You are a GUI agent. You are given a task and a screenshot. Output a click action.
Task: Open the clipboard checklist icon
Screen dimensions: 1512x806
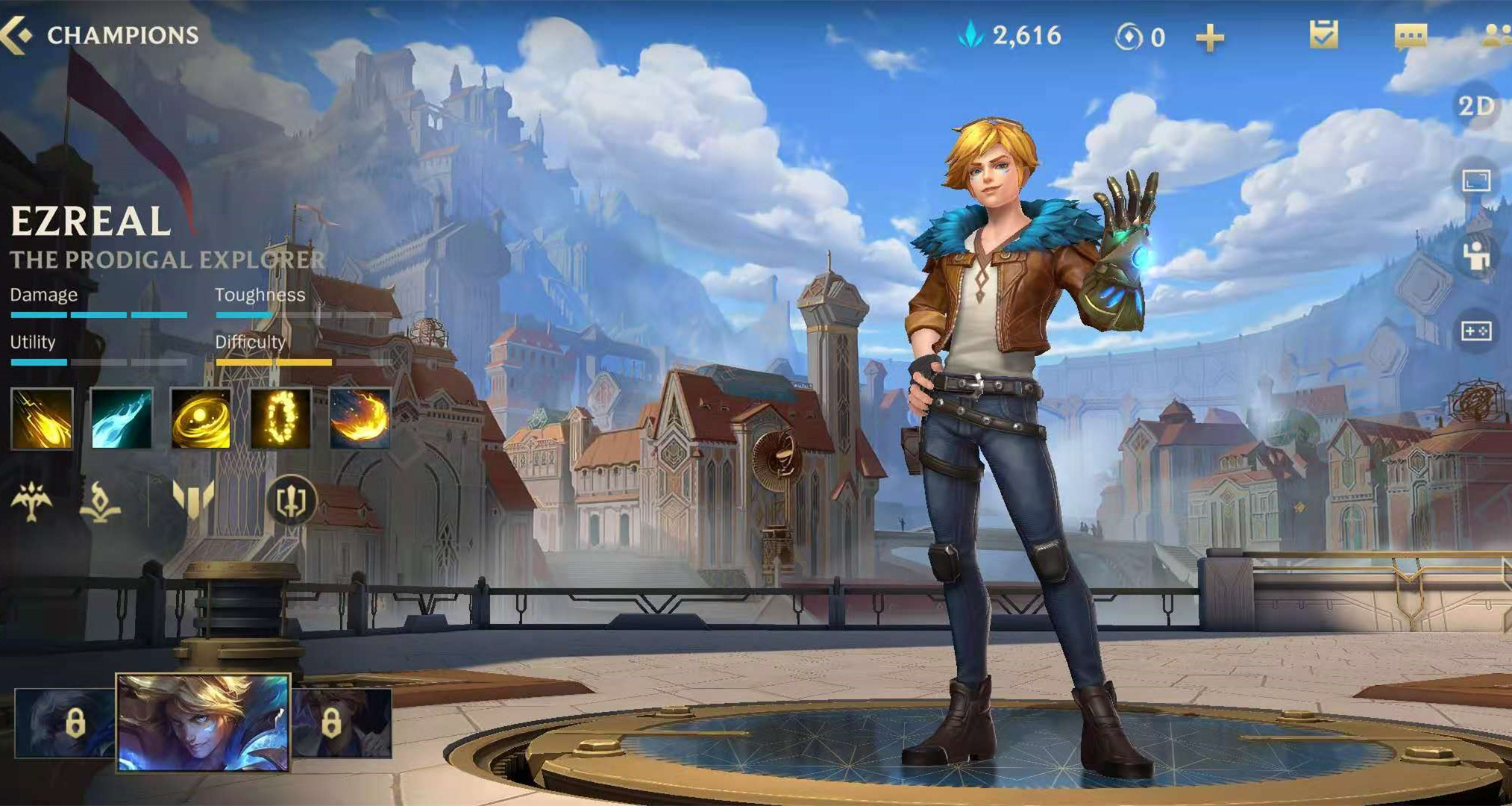click(x=1323, y=35)
